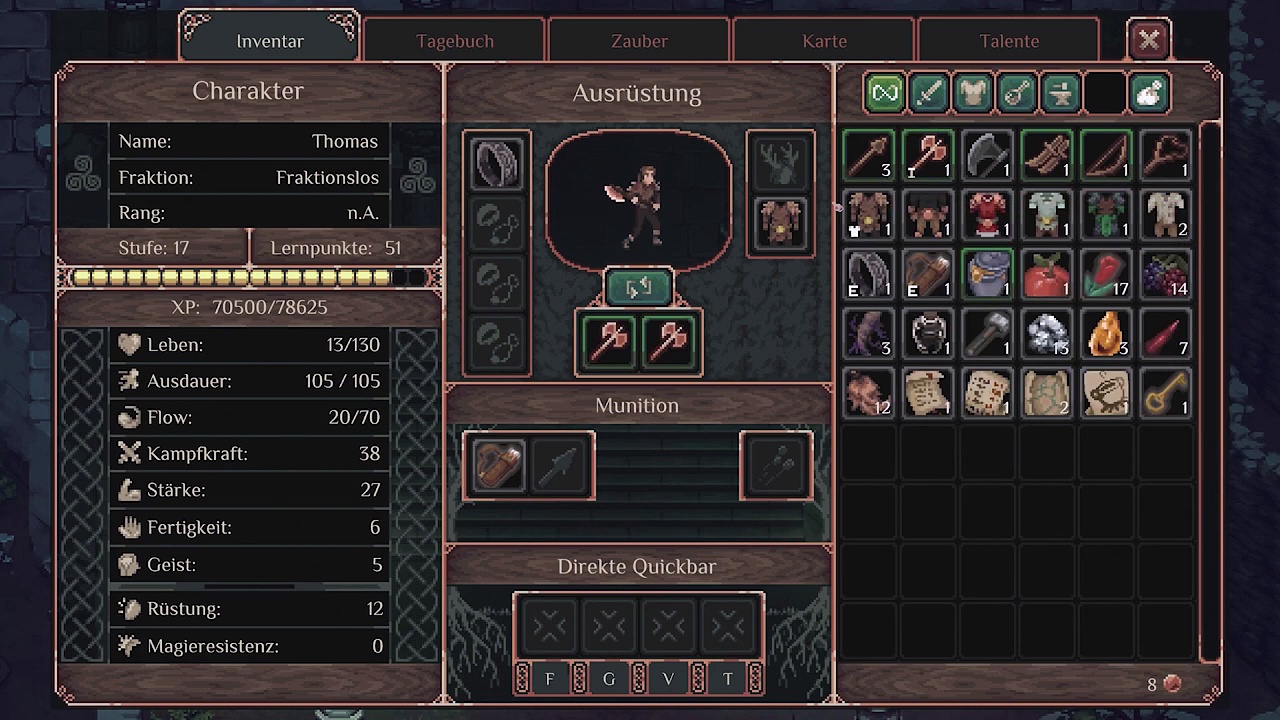Pick the red apple in inventory
The height and width of the screenshot is (720, 1280).
click(1047, 274)
